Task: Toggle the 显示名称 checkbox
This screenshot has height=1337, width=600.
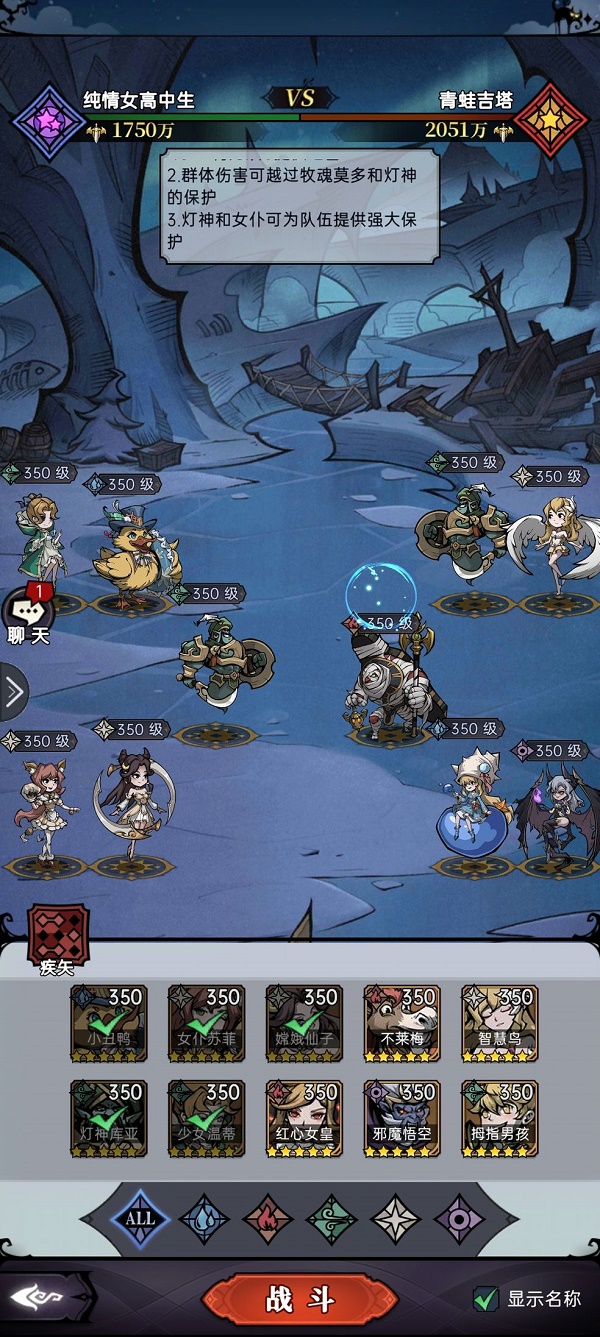Action: coord(486,1299)
